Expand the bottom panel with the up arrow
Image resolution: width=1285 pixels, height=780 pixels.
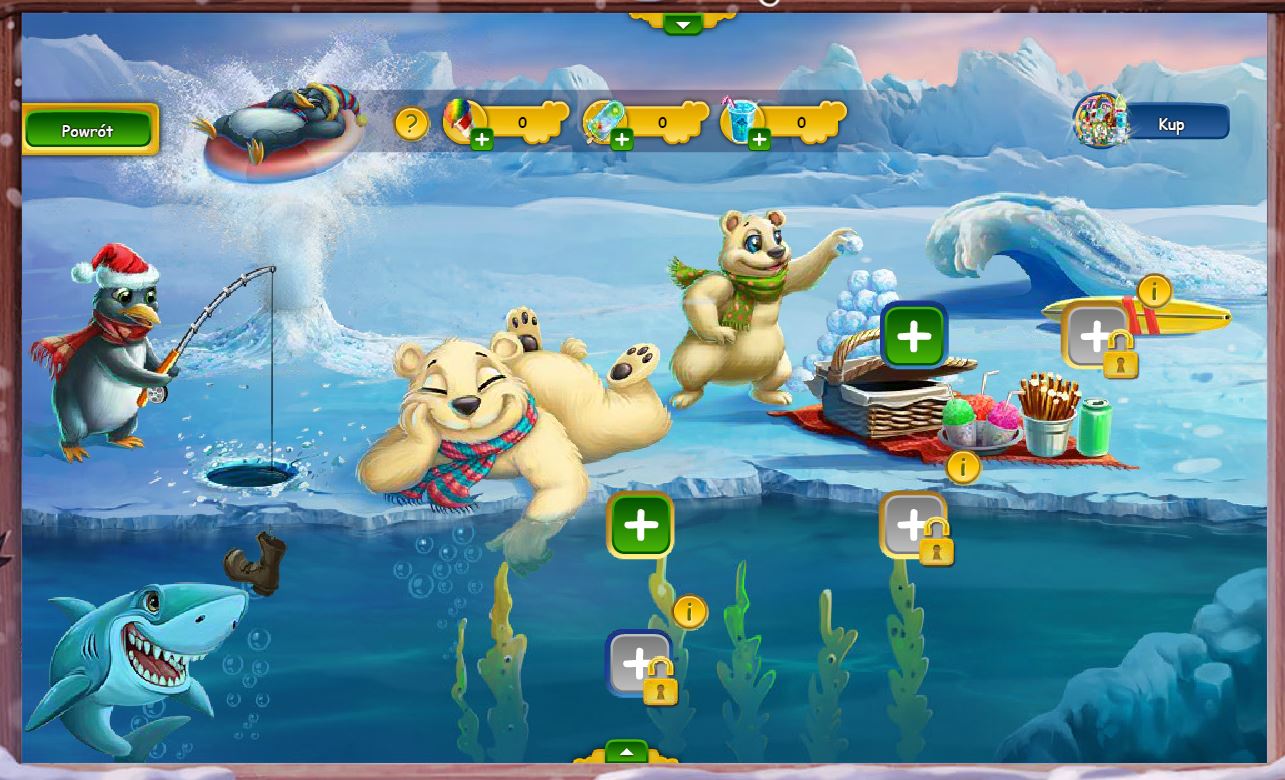[x=627, y=752]
